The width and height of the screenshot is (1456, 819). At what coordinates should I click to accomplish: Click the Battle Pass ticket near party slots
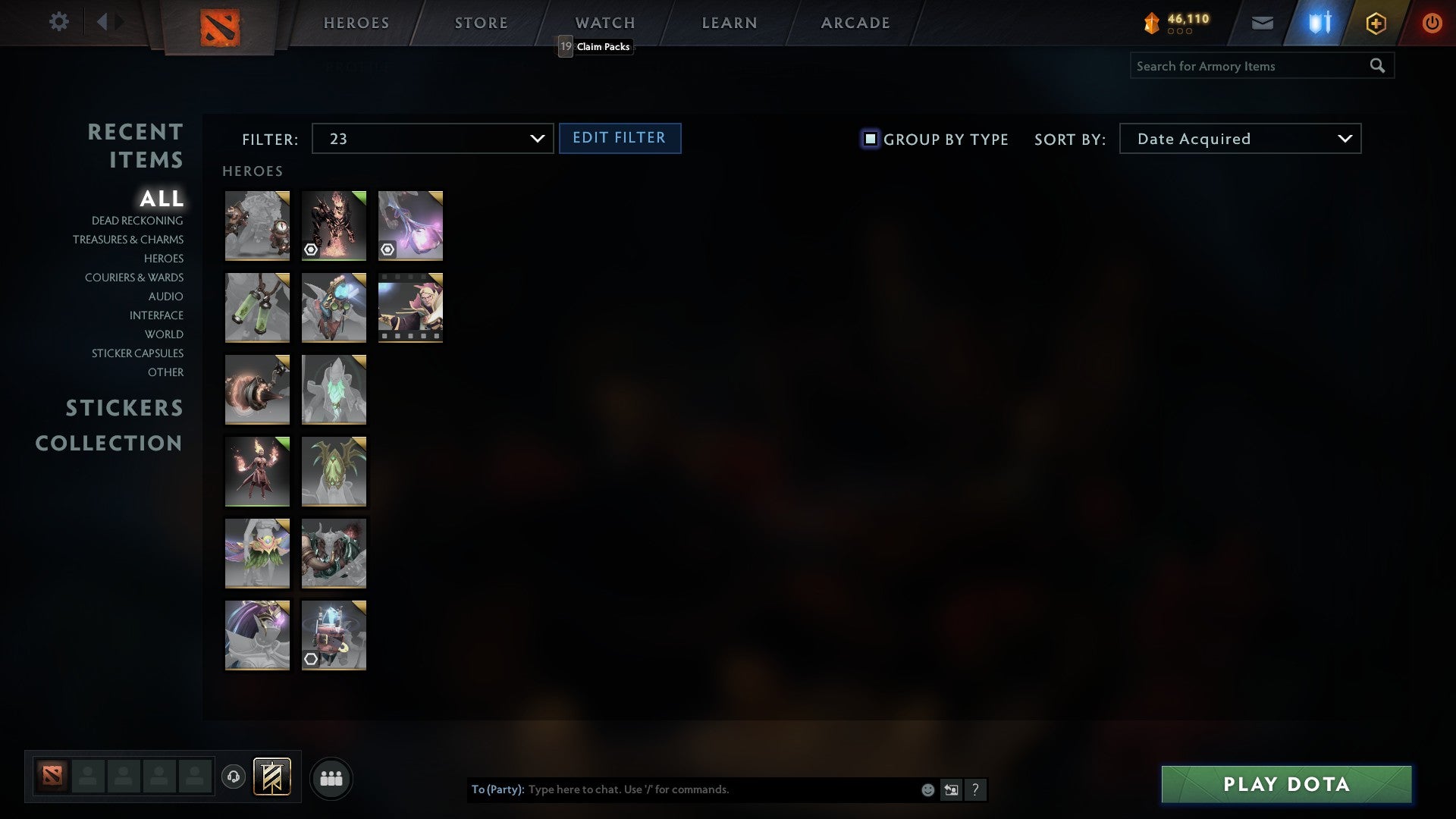pyautogui.click(x=271, y=777)
